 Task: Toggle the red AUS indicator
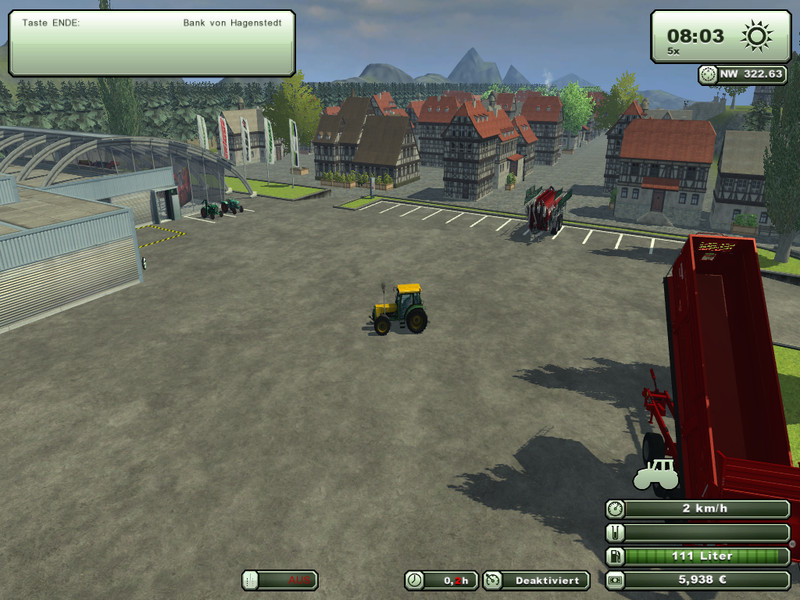280,580
